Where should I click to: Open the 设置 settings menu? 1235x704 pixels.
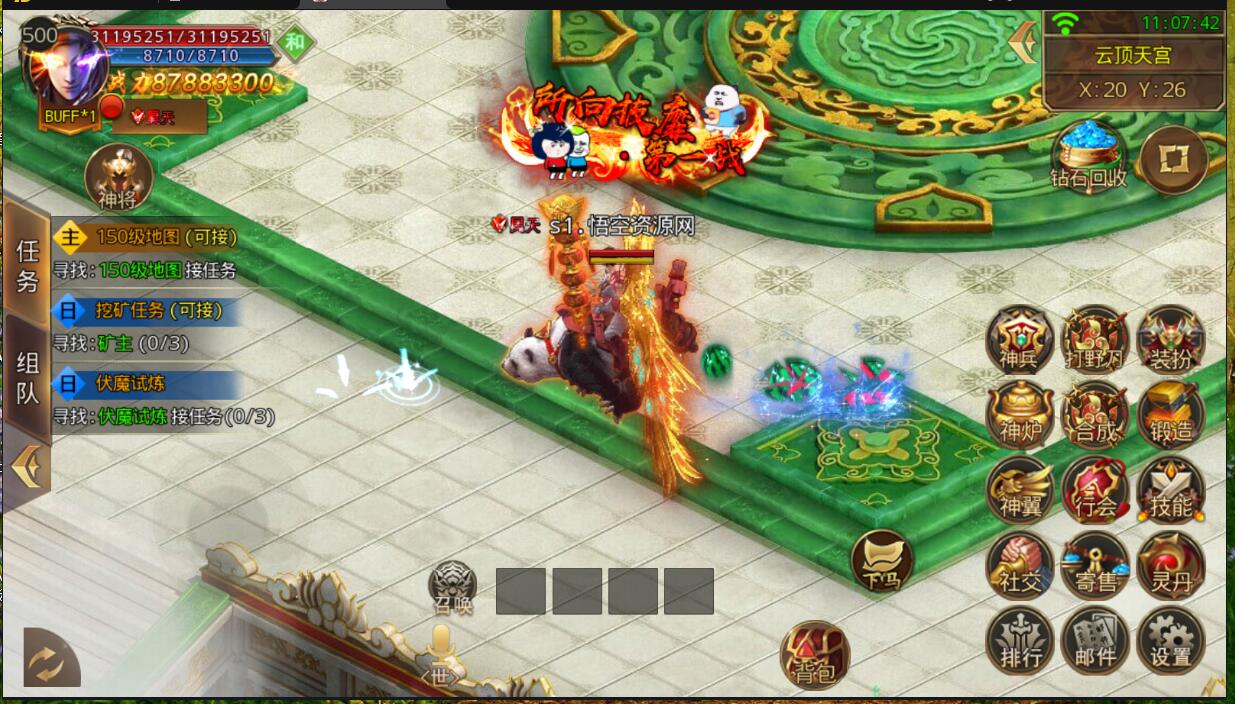click(x=1170, y=640)
